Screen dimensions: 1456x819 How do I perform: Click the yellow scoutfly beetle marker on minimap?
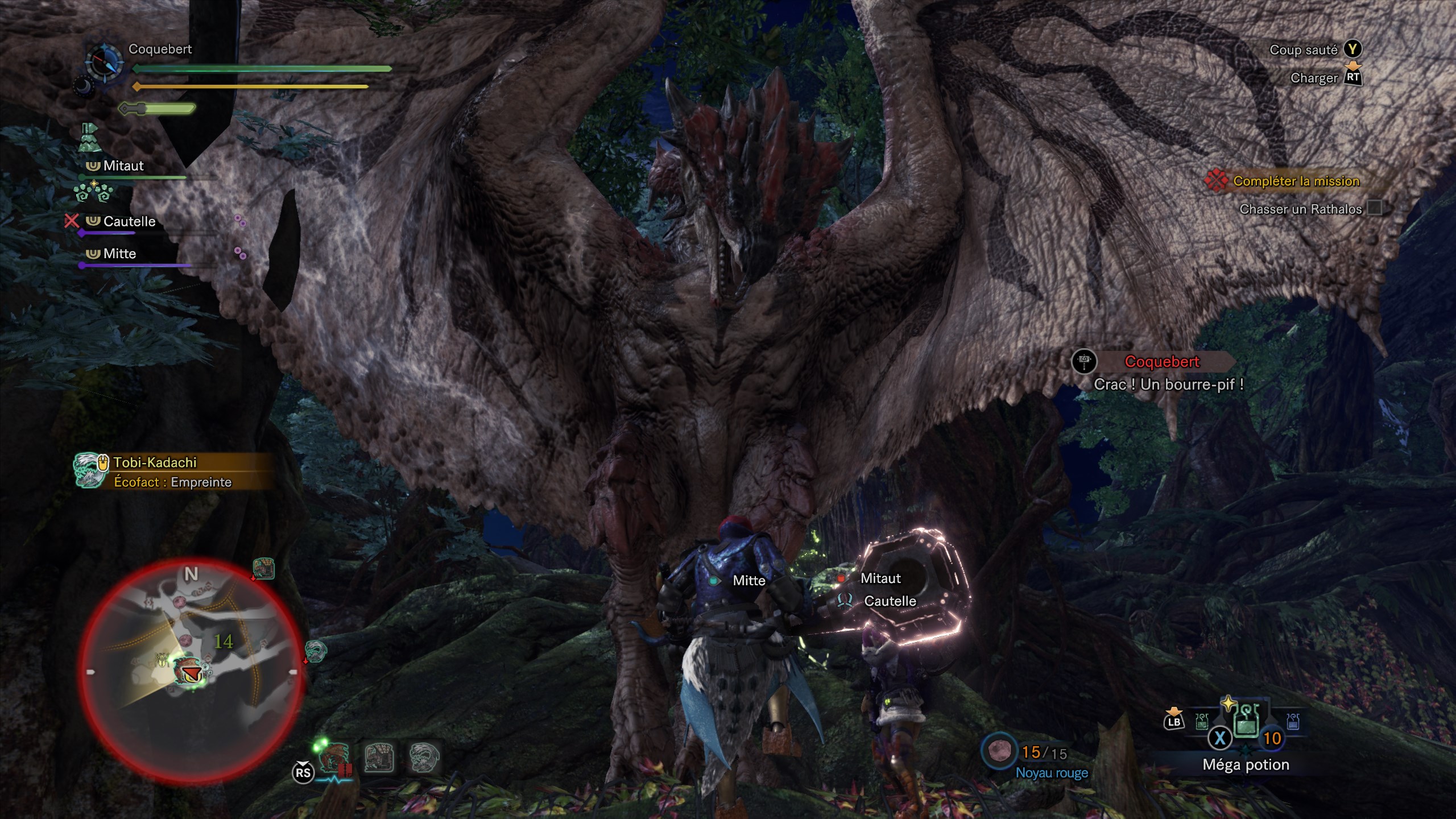click(162, 660)
